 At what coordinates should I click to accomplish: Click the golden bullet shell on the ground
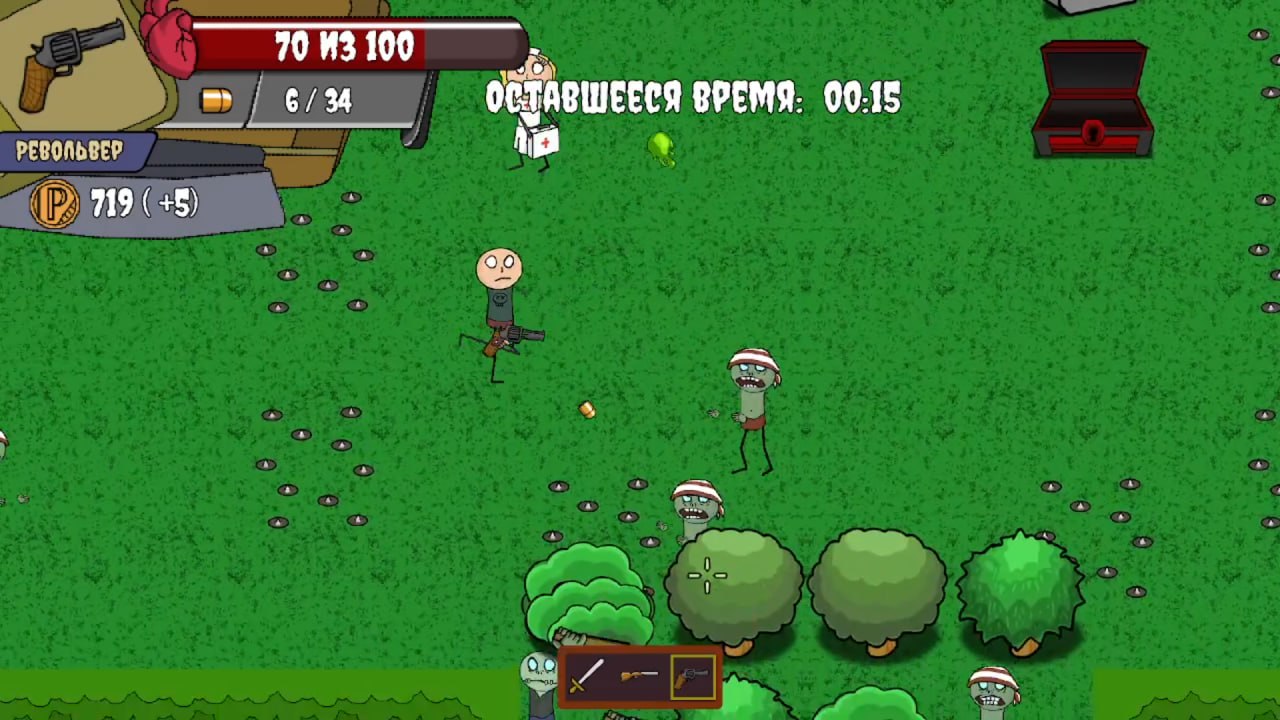587,410
